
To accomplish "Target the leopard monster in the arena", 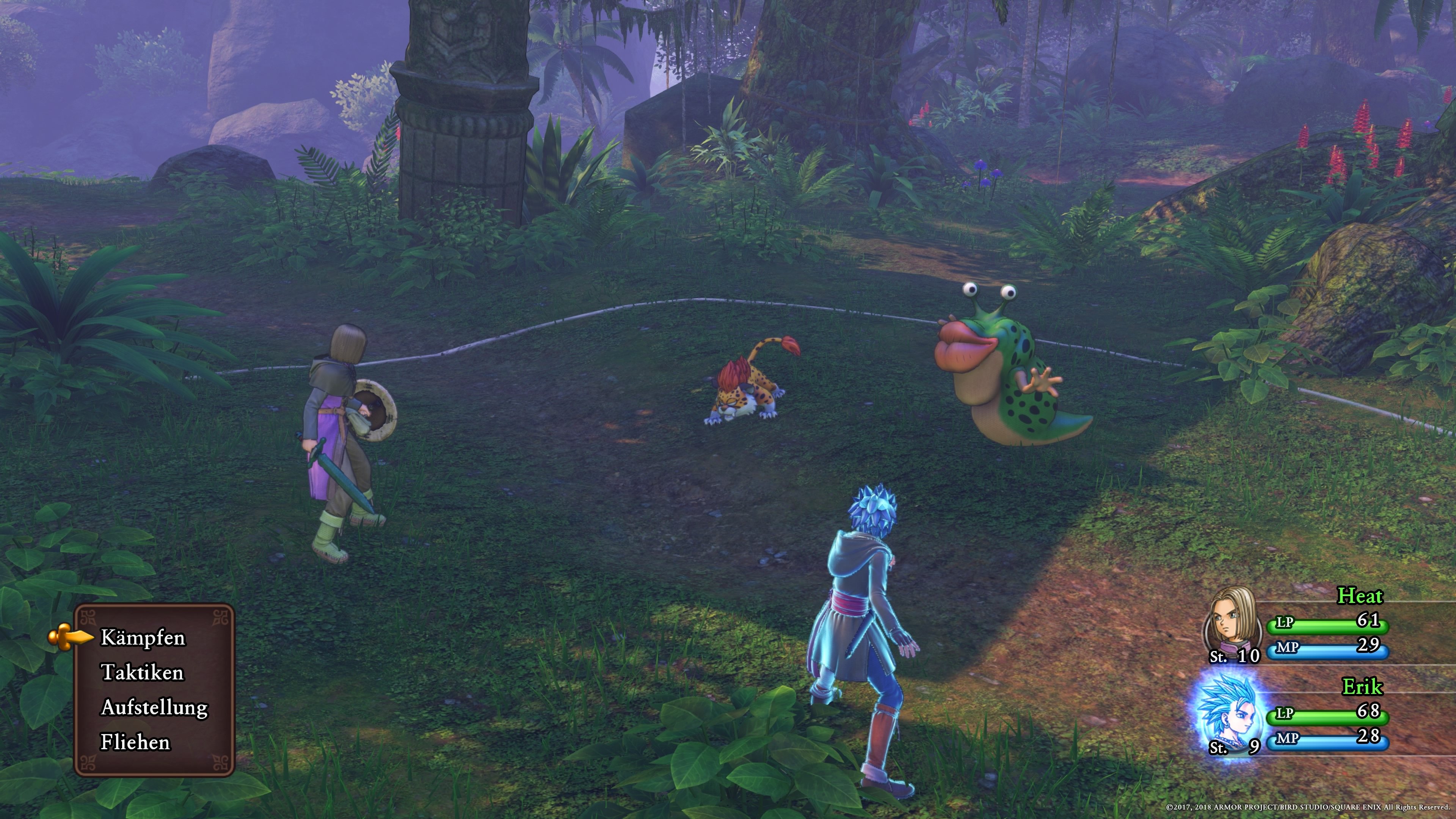I will 746,394.
